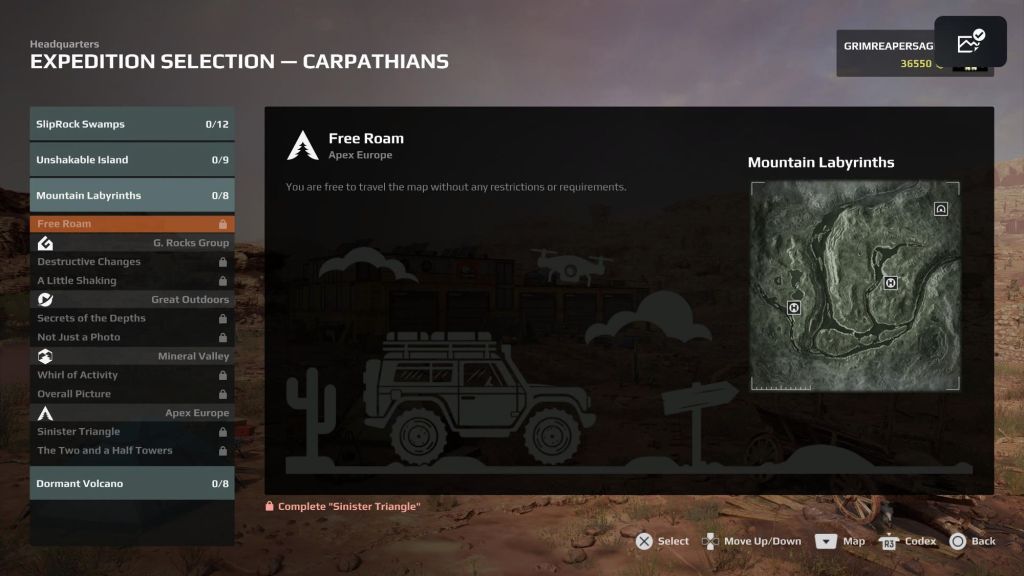Select the Free Roam expedition
Viewport: 1024px width, 576px height.
[132, 224]
